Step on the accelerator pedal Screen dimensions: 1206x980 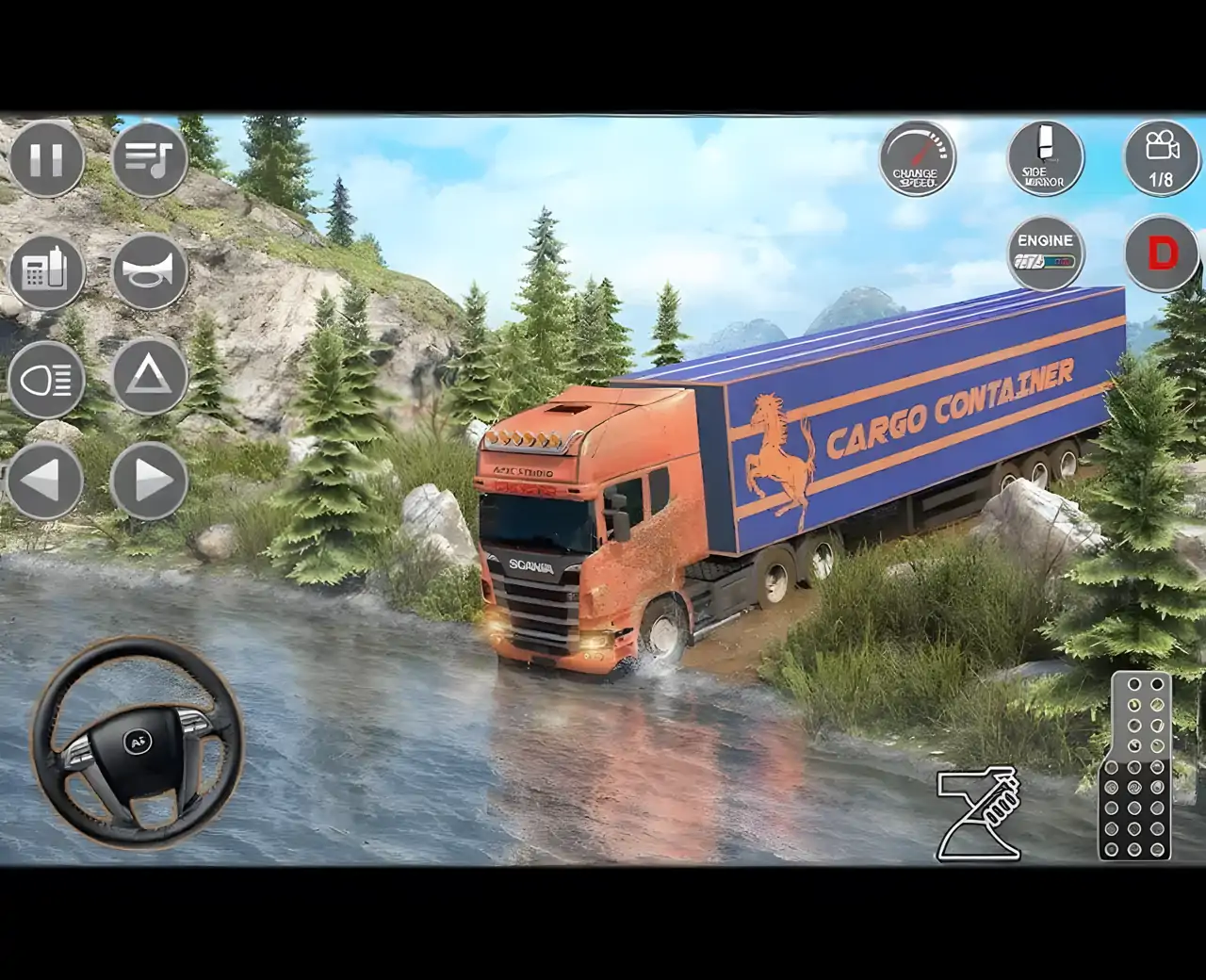coord(1135,765)
